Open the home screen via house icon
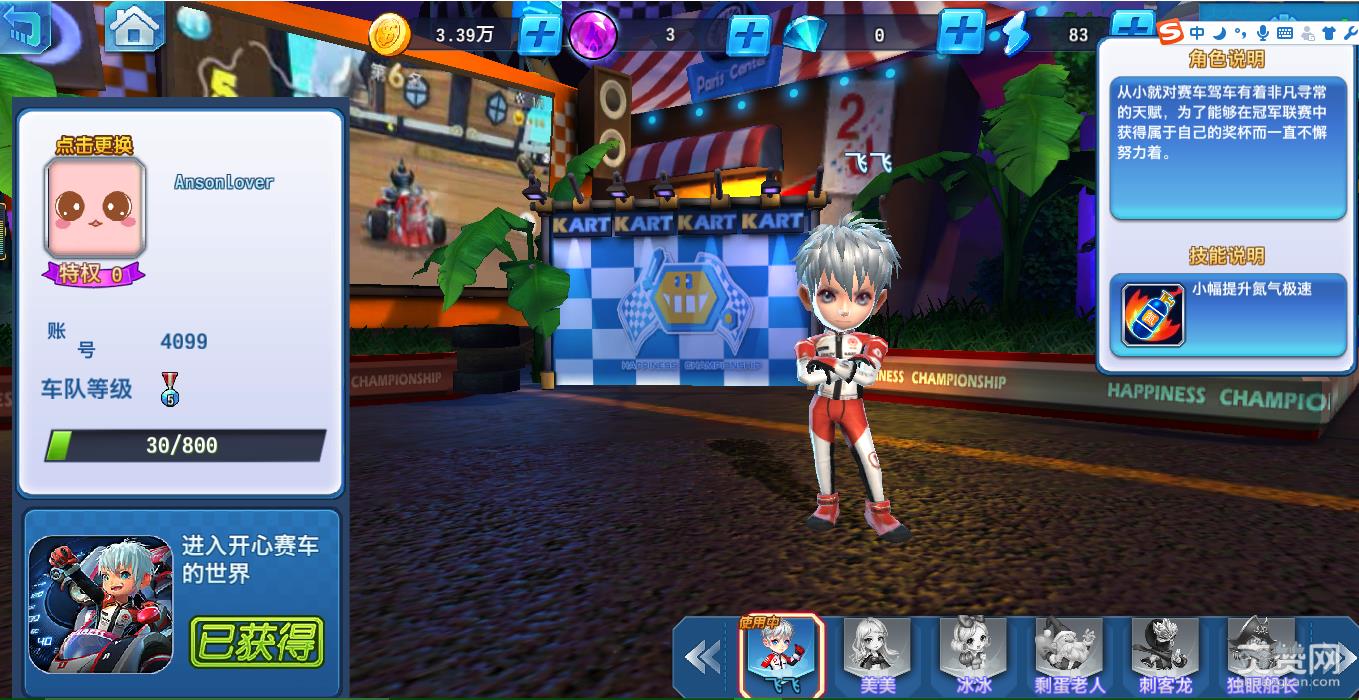This screenshot has width=1359, height=700. (x=135, y=27)
